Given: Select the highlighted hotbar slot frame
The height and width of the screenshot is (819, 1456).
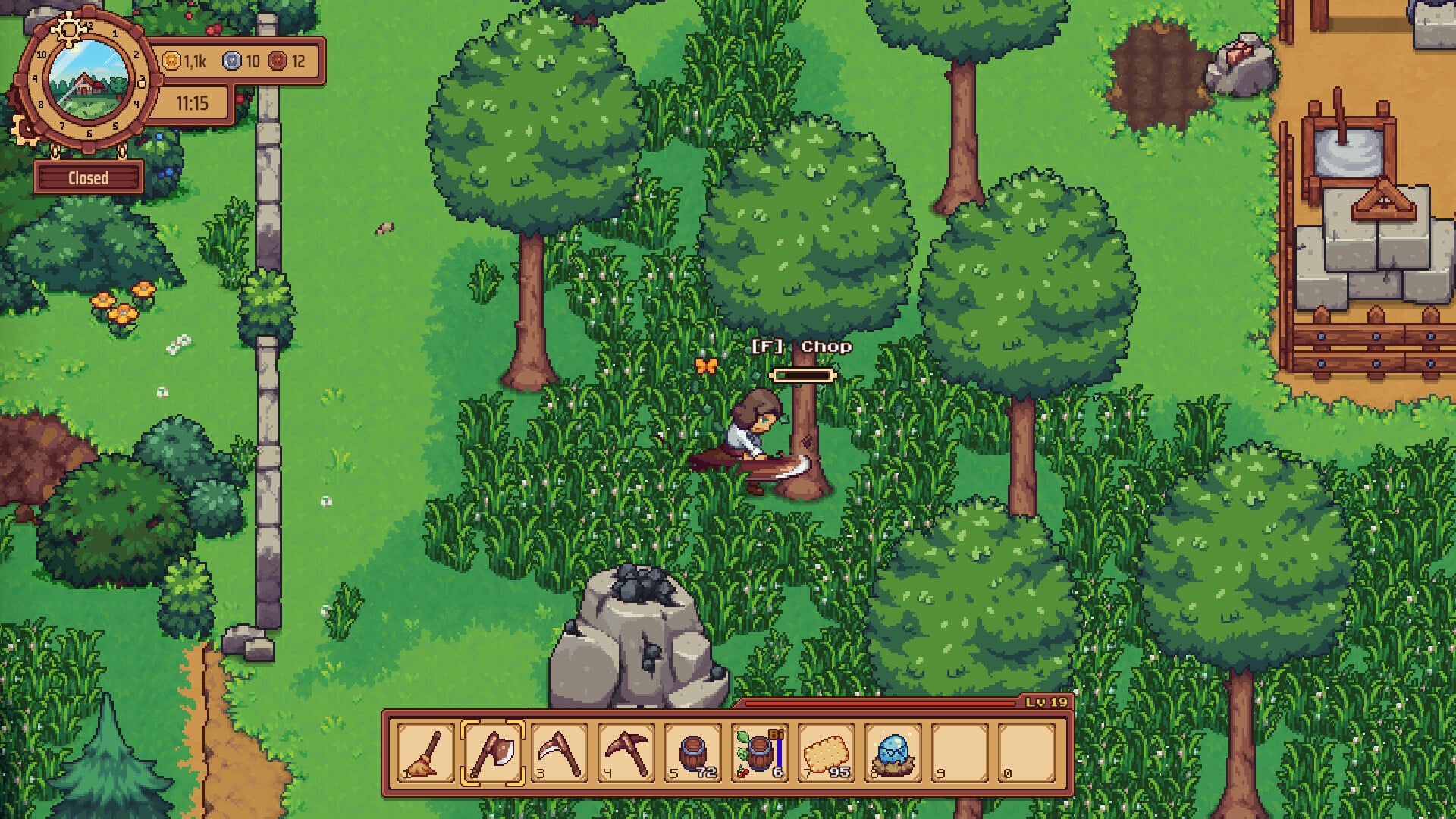Looking at the screenshot, I should click(494, 753).
